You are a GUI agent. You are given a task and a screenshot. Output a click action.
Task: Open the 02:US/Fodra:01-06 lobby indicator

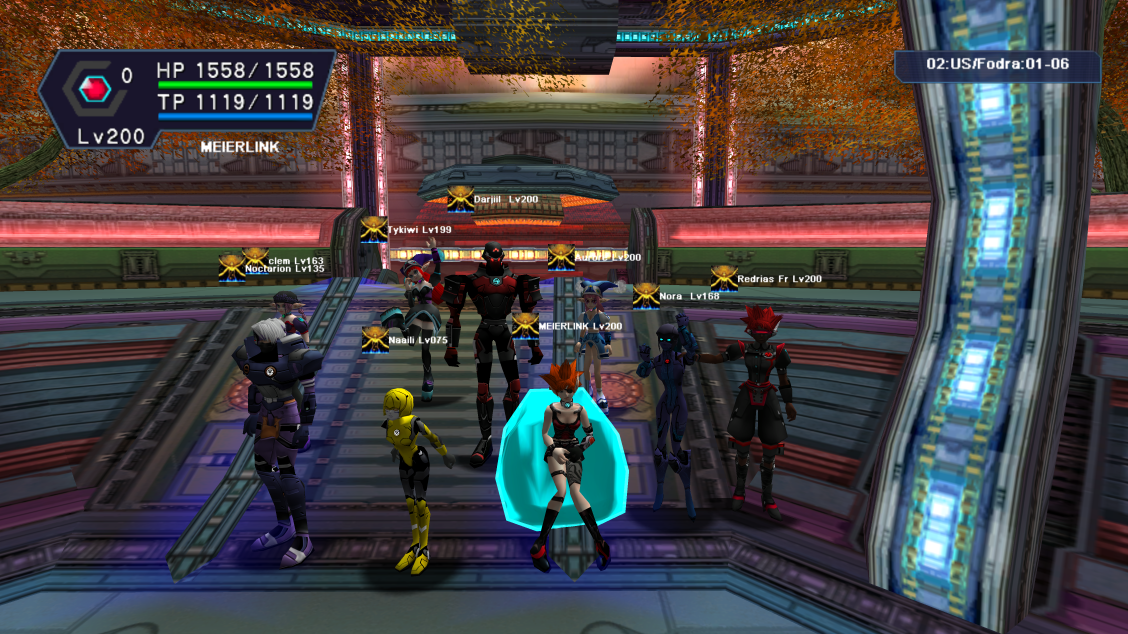tap(997, 64)
